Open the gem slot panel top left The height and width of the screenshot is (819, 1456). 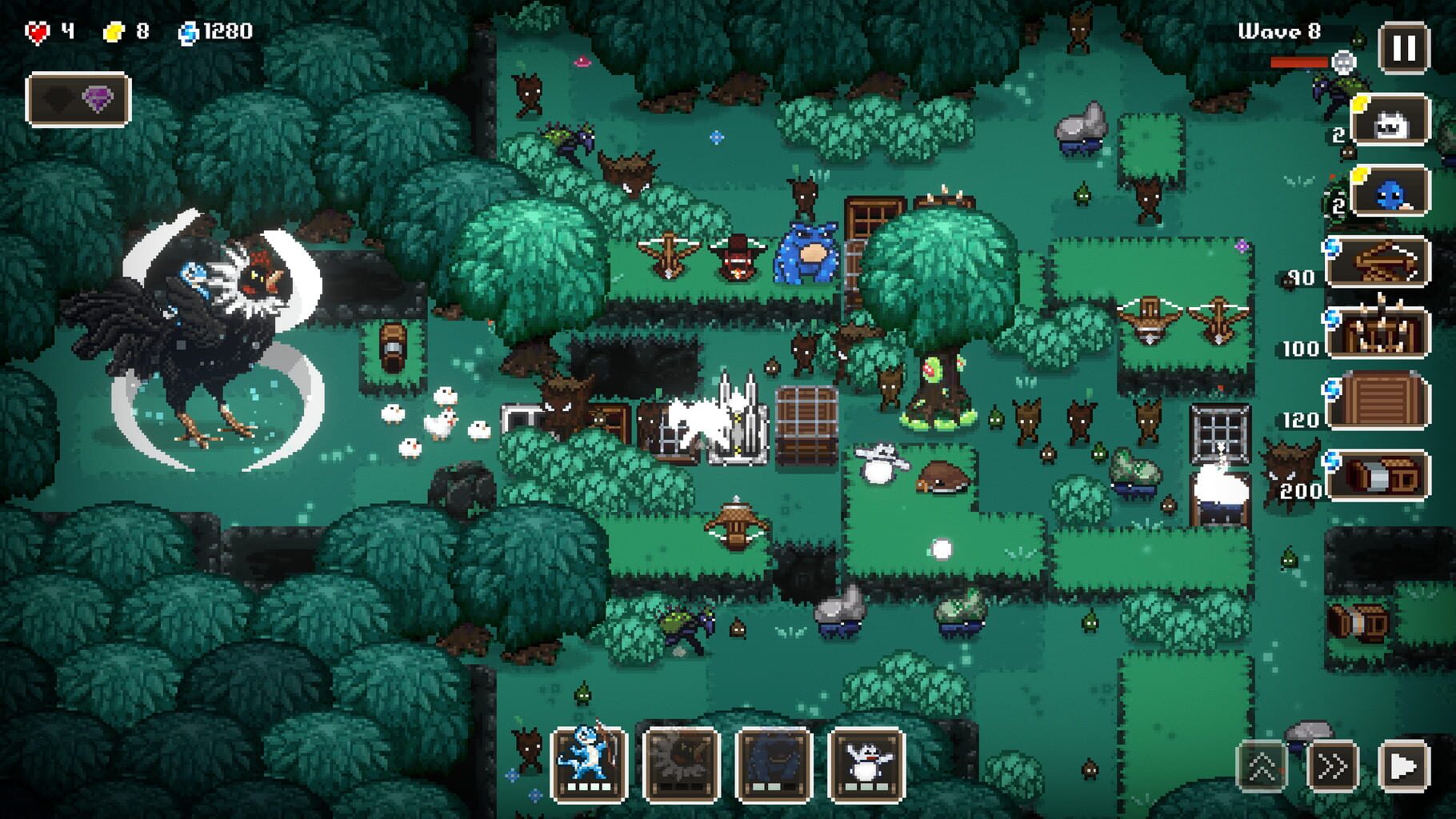click(78, 98)
